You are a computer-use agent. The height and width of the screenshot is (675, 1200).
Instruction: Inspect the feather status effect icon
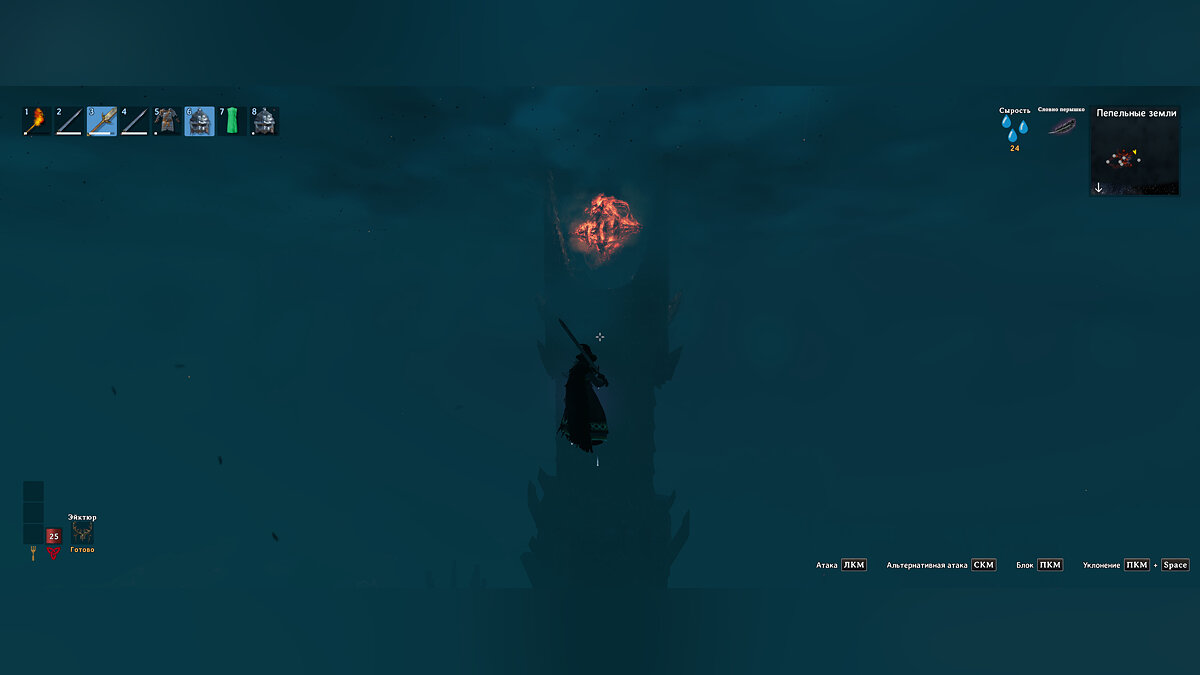click(x=1061, y=126)
